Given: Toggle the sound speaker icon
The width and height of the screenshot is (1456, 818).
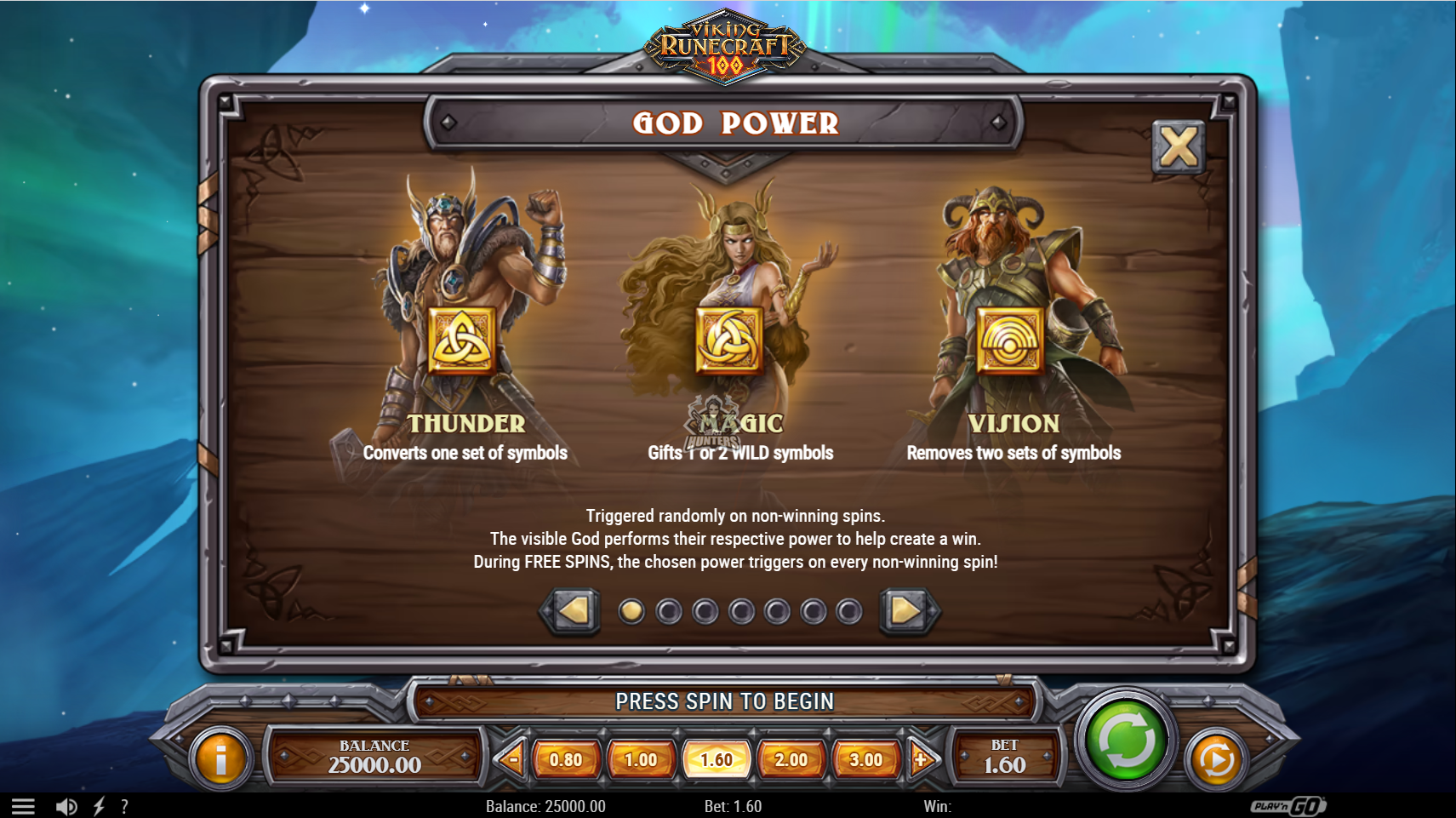Looking at the screenshot, I should (66, 806).
